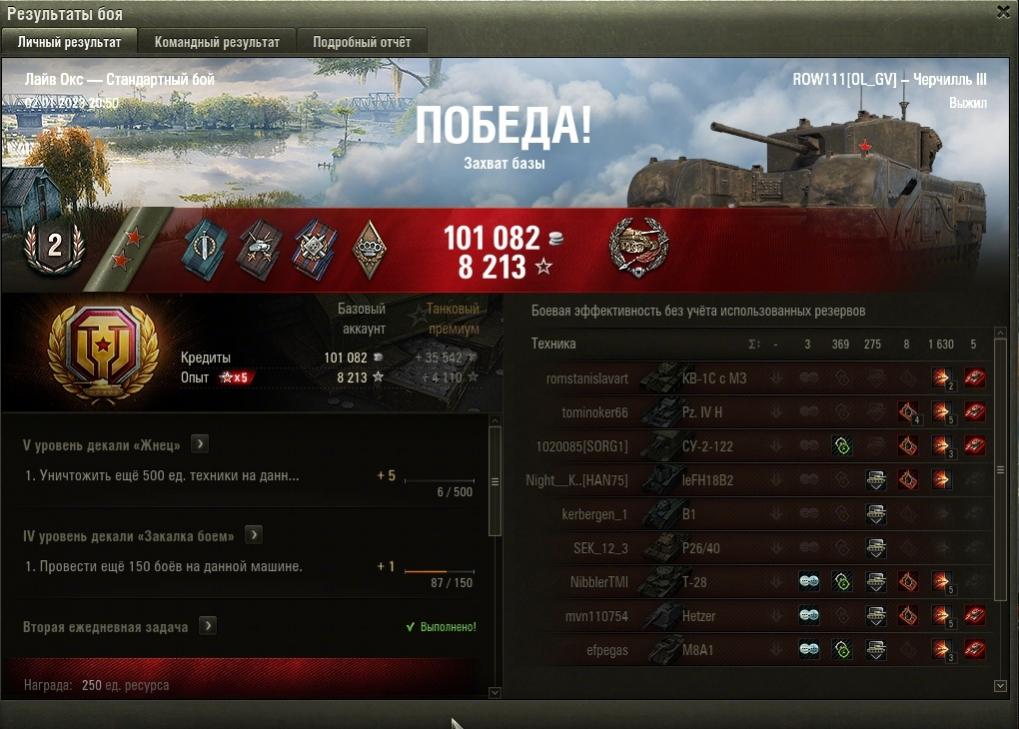Select the romstanislavart KB-1C row
Screen dimensions: 1019x729
click(760, 379)
